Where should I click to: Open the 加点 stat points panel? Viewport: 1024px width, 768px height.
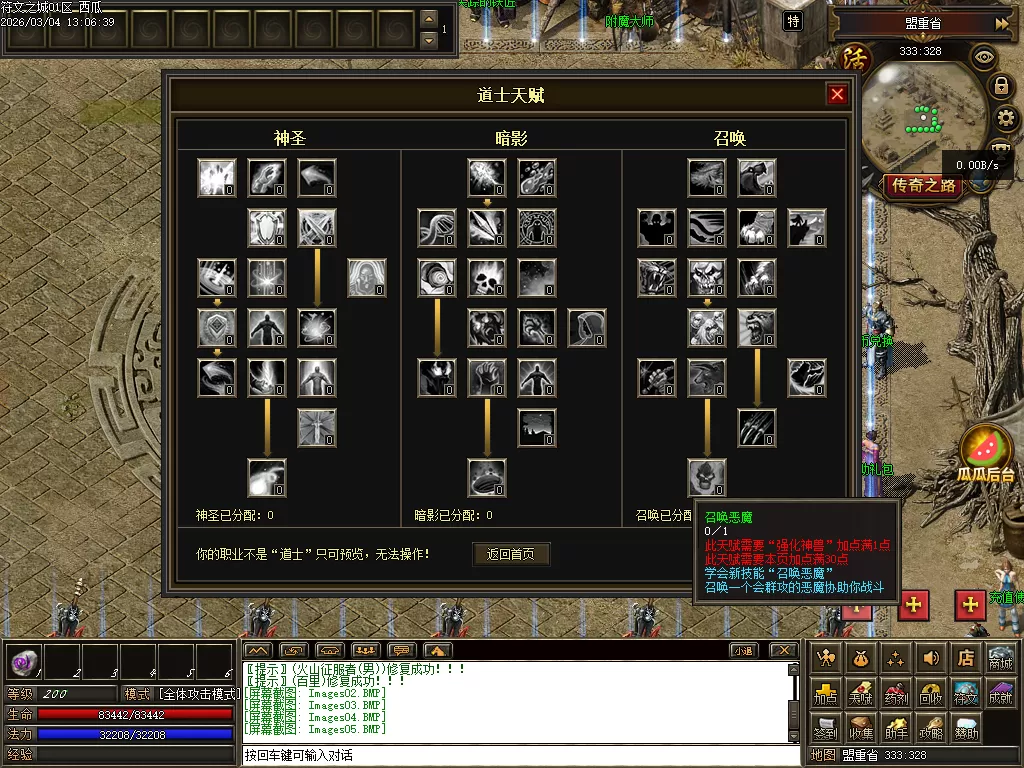click(x=826, y=693)
